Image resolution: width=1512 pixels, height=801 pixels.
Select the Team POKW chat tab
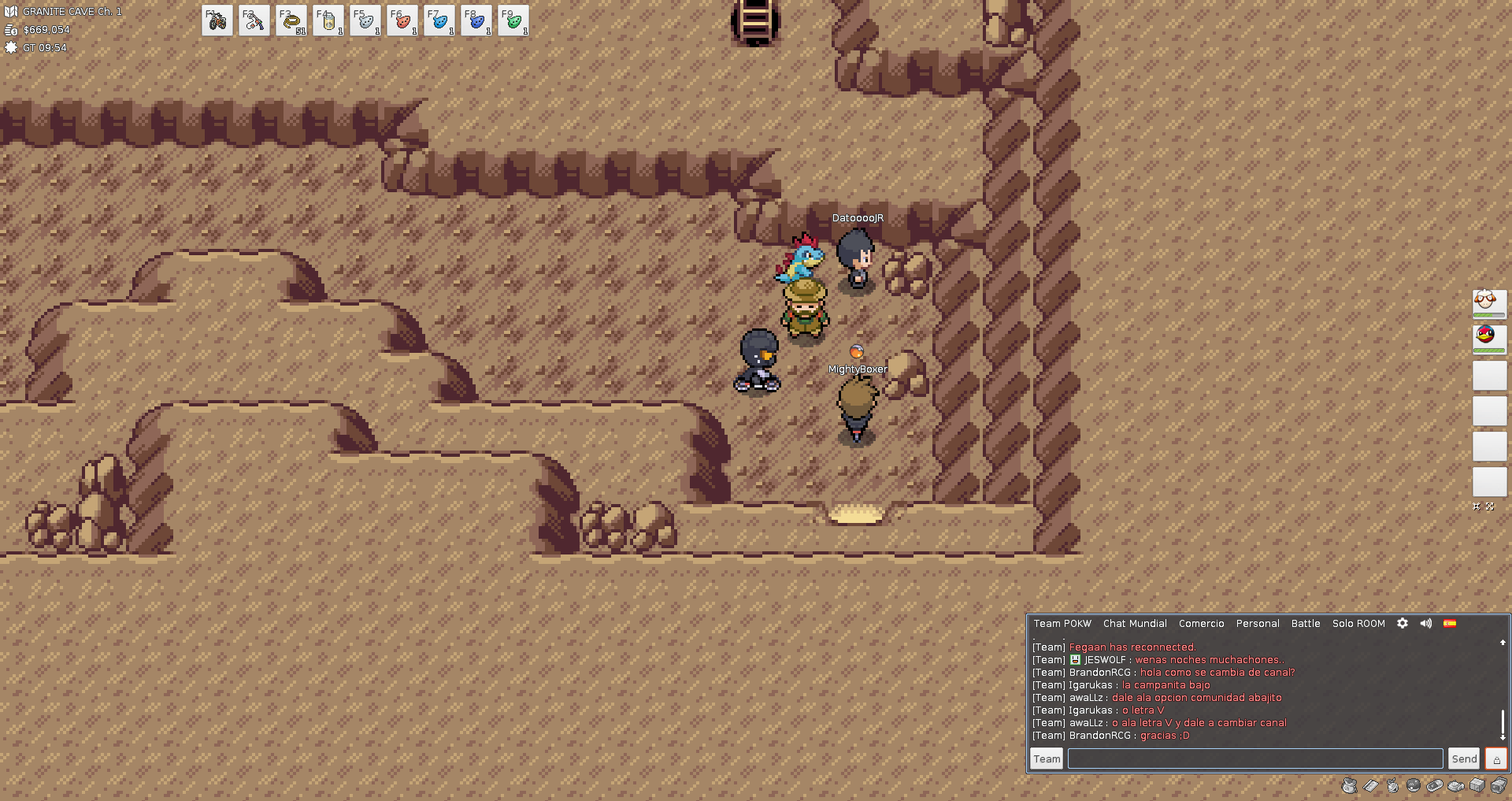coord(1062,624)
